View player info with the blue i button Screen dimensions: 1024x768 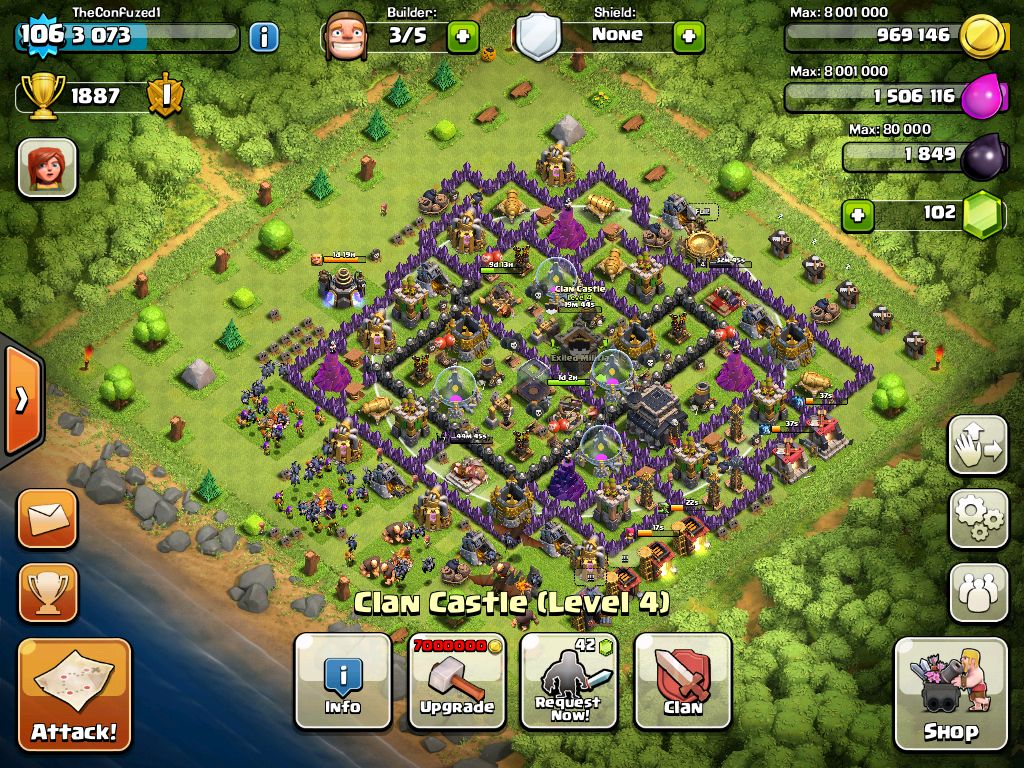(263, 38)
